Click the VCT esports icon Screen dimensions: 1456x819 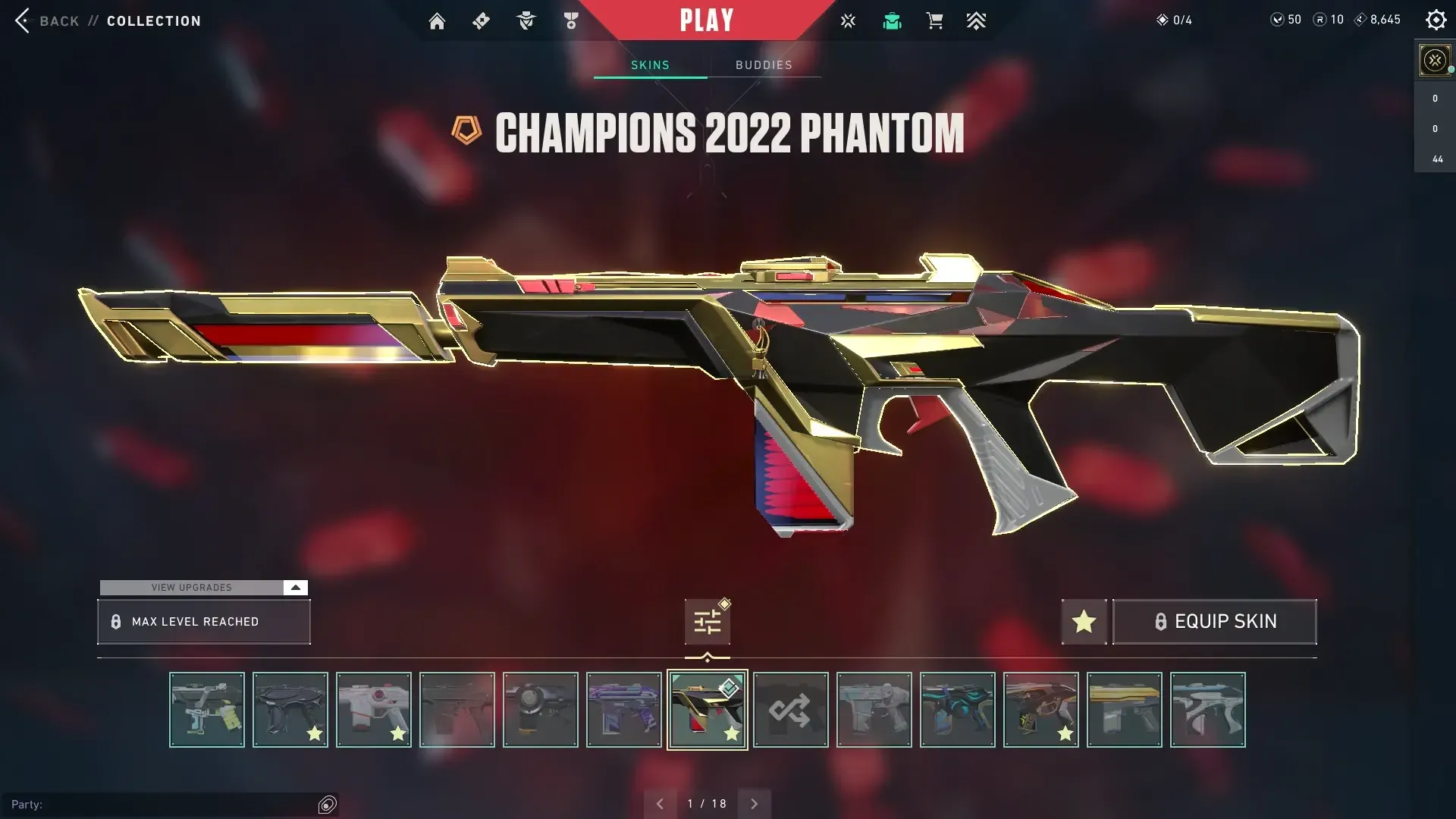tap(848, 20)
